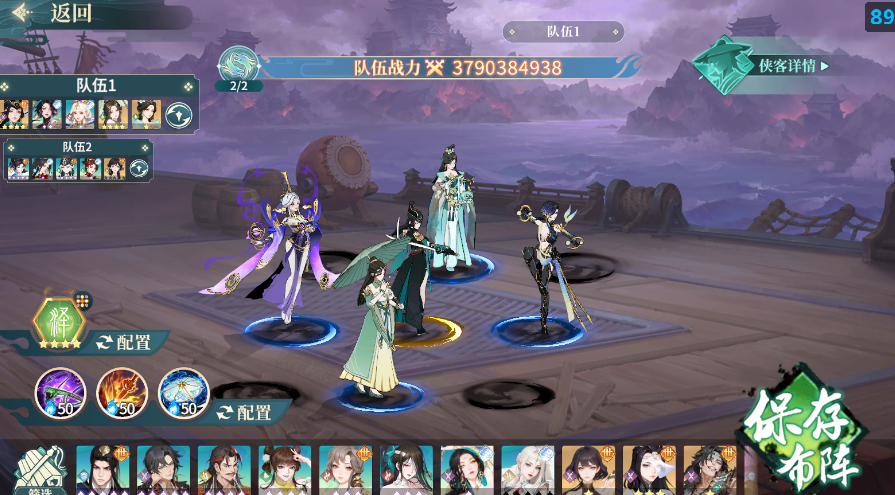Select the 队伍1 team panel header
Viewport: 895px width, 495px height.
[x=97, y=86]
